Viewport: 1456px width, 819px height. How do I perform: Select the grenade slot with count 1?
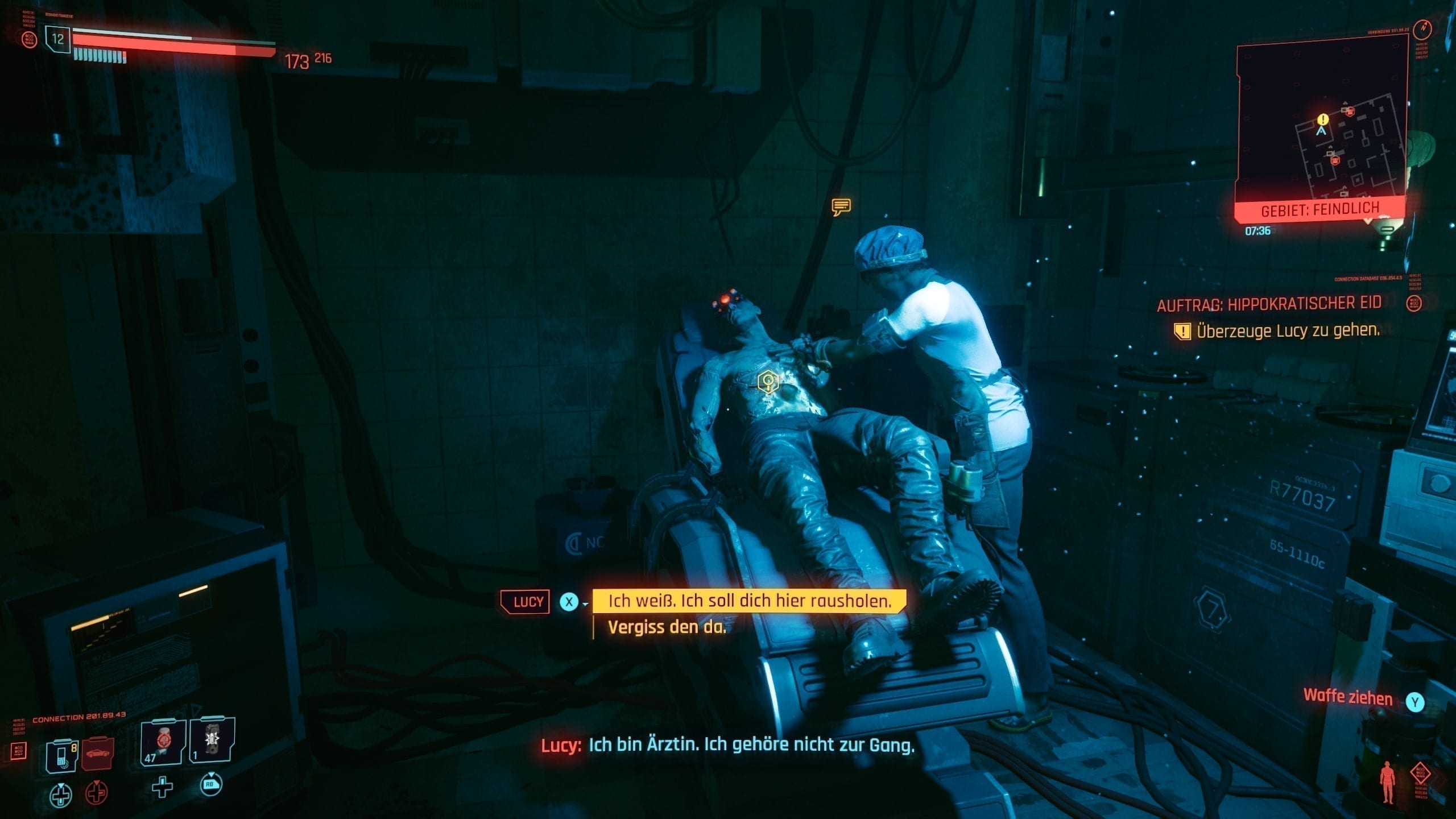[211, 741]
